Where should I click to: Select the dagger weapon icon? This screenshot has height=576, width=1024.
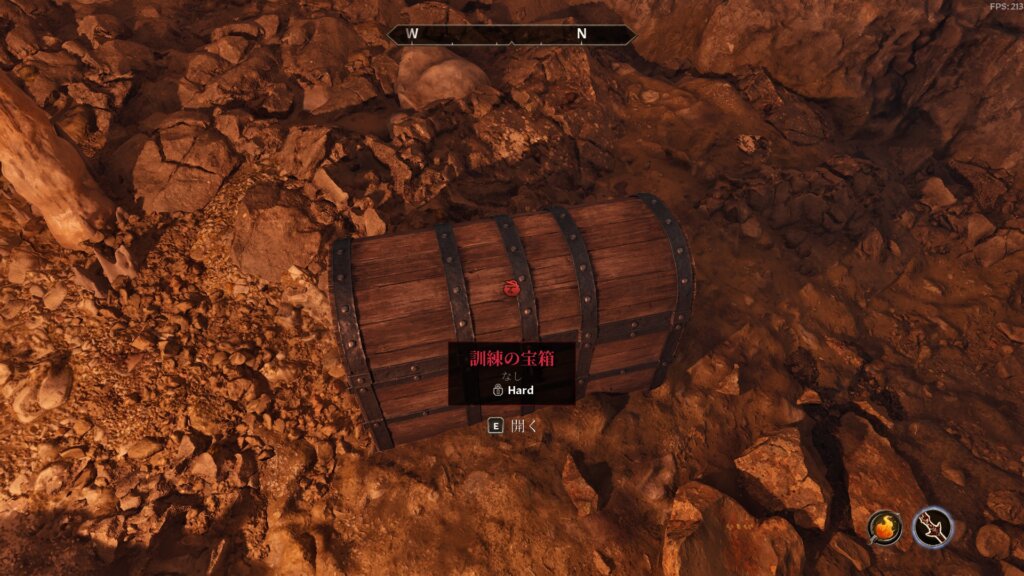(x=933, y=527)
